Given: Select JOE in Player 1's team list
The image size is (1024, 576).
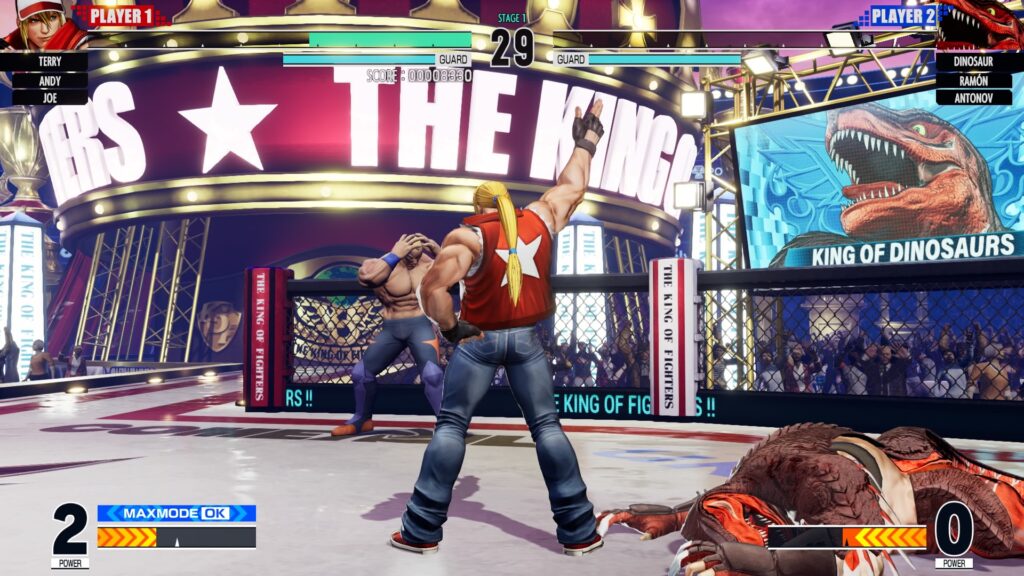Looking at the screenshot, I should 49,97.
